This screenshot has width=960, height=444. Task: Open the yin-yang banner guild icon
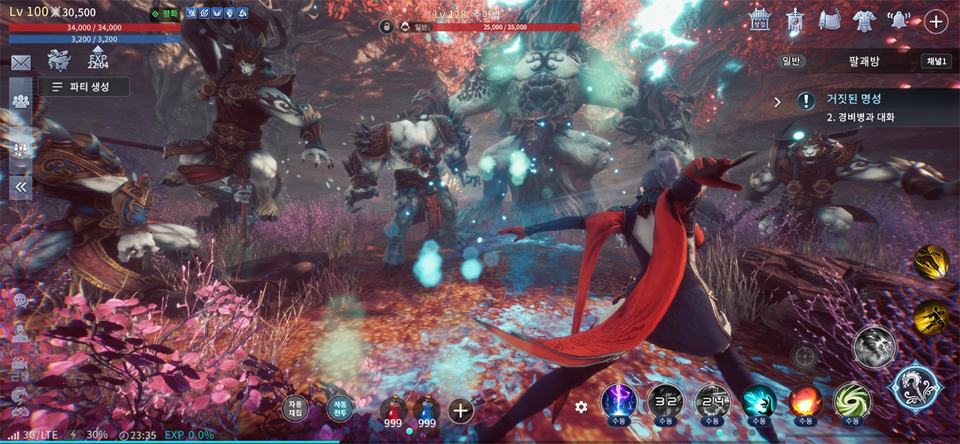(x=795, y=20)
